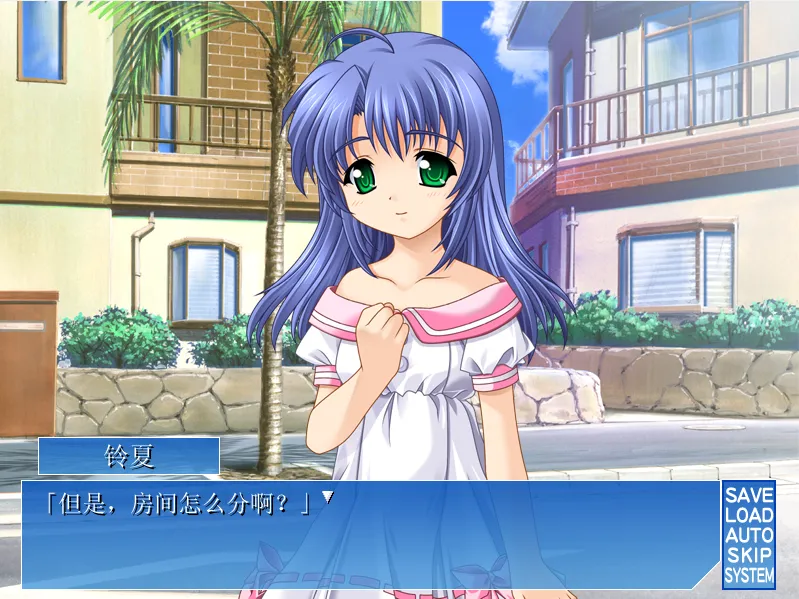This screenshot has width=799, height=599.
Task: Enable AUTO text advance
Action: 749,535
